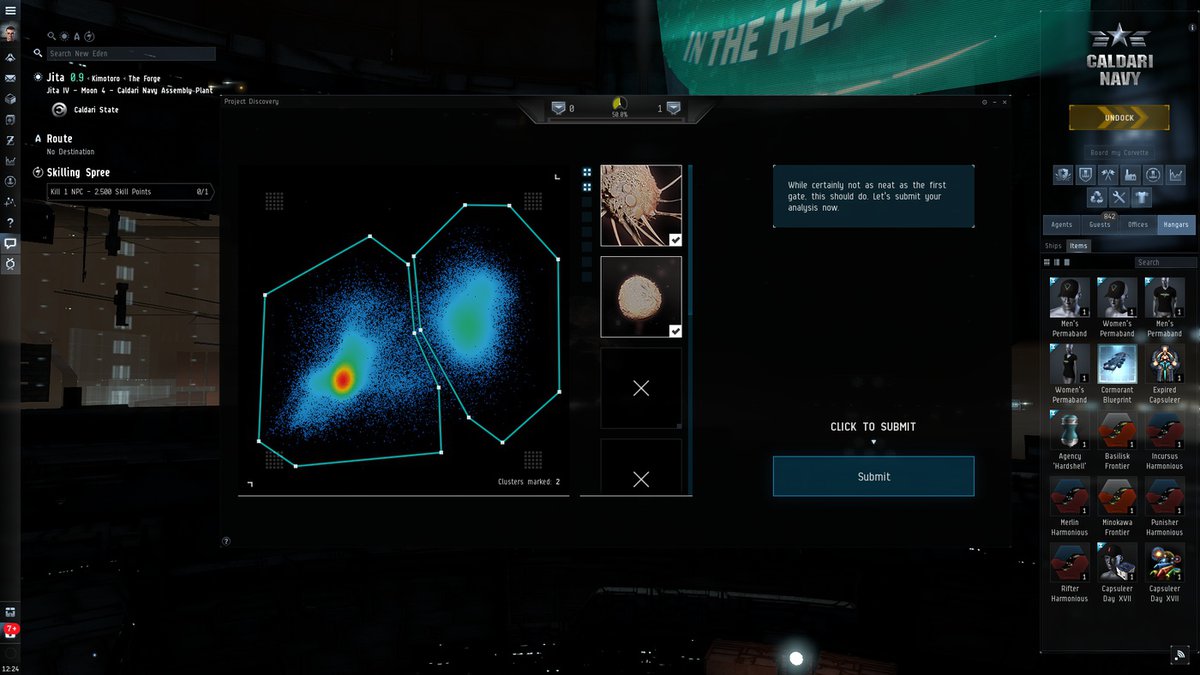The height and width of the screenshot is (675, 1200).
Task: Board my Corvette
Action: click(1119, 152)
